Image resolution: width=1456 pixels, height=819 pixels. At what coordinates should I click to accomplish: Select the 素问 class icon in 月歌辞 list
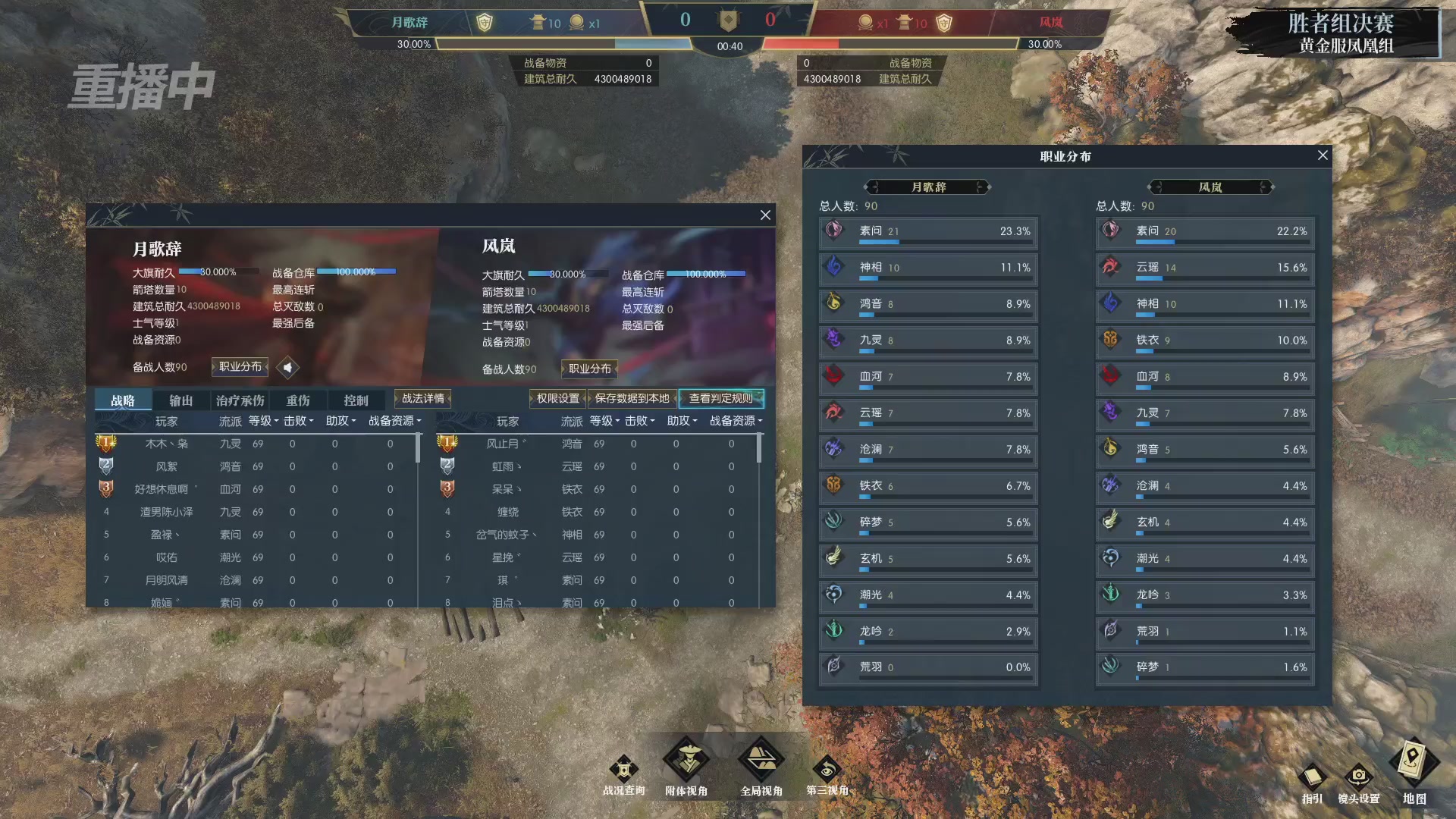pos(833,231)
